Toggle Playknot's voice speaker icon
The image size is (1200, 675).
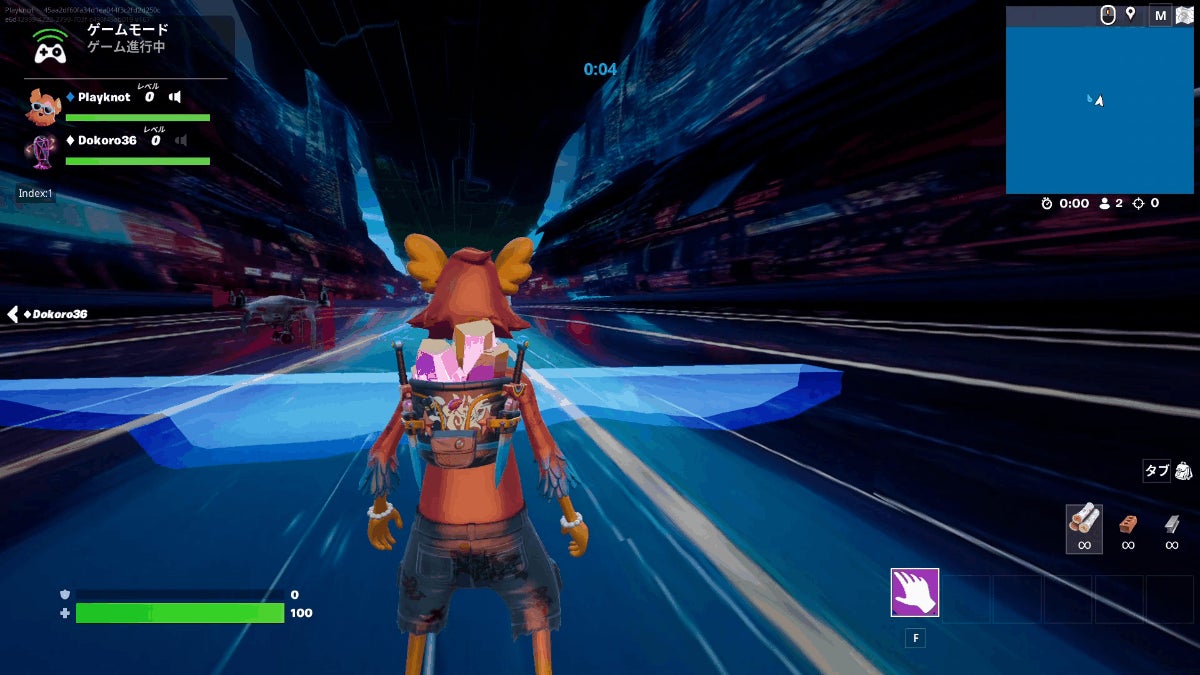(x=175, y=97)
